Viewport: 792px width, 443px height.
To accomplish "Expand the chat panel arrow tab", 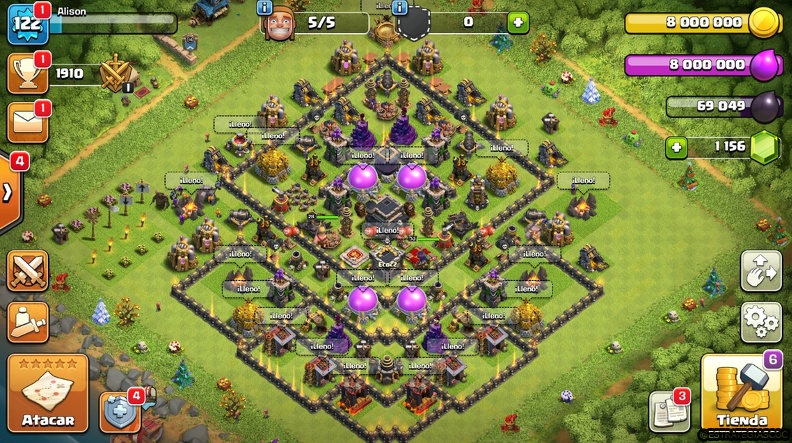I will coord(9,190).
